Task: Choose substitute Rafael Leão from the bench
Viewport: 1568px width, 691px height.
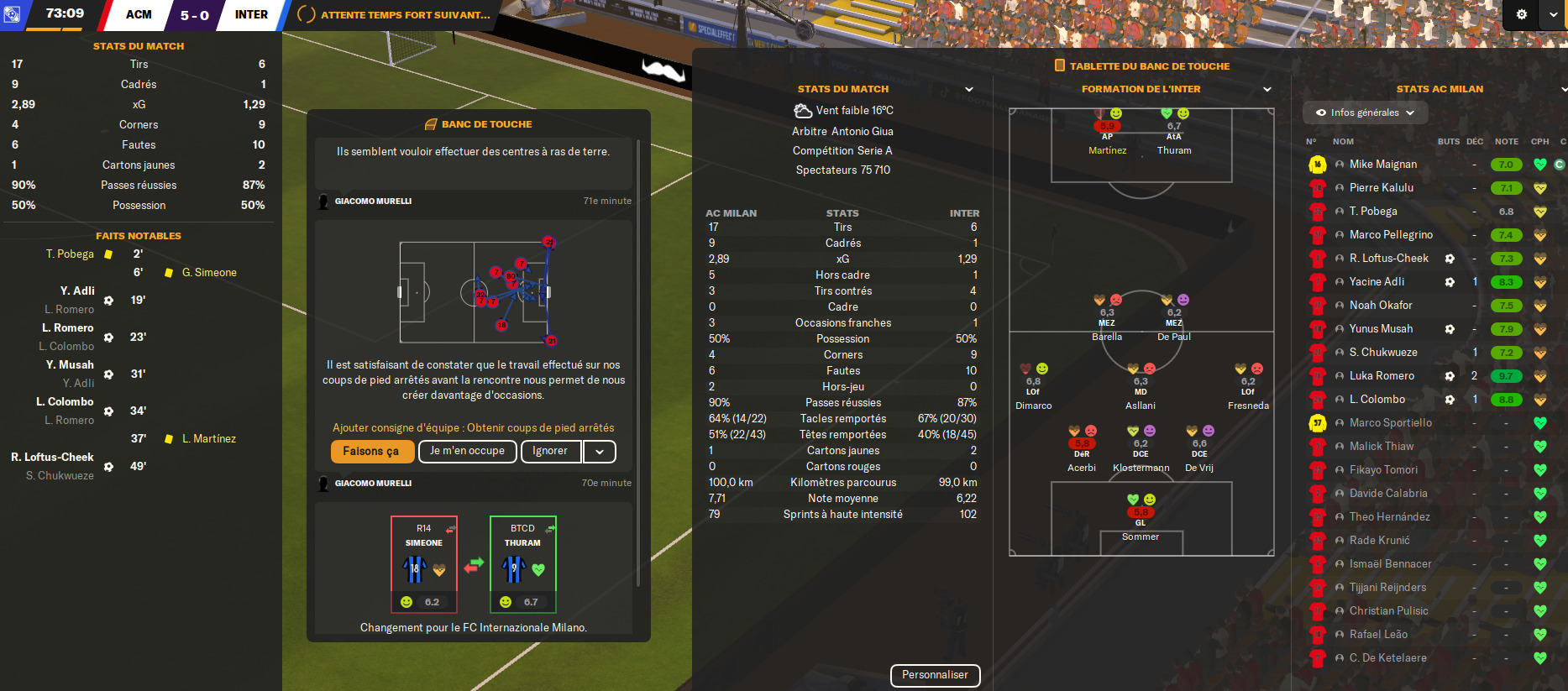Action: click(1378, 635)
